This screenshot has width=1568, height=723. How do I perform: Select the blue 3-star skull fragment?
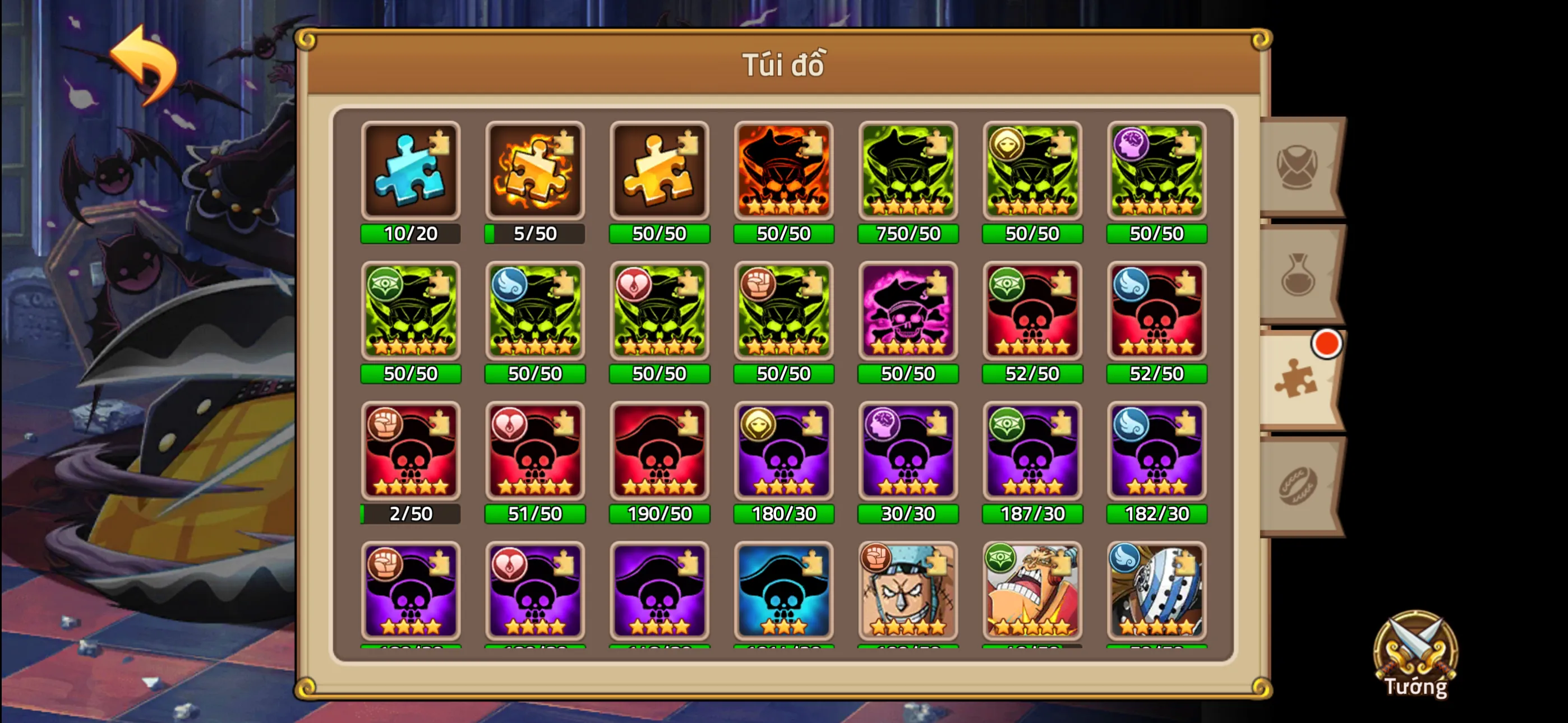[x=783, y=590]
